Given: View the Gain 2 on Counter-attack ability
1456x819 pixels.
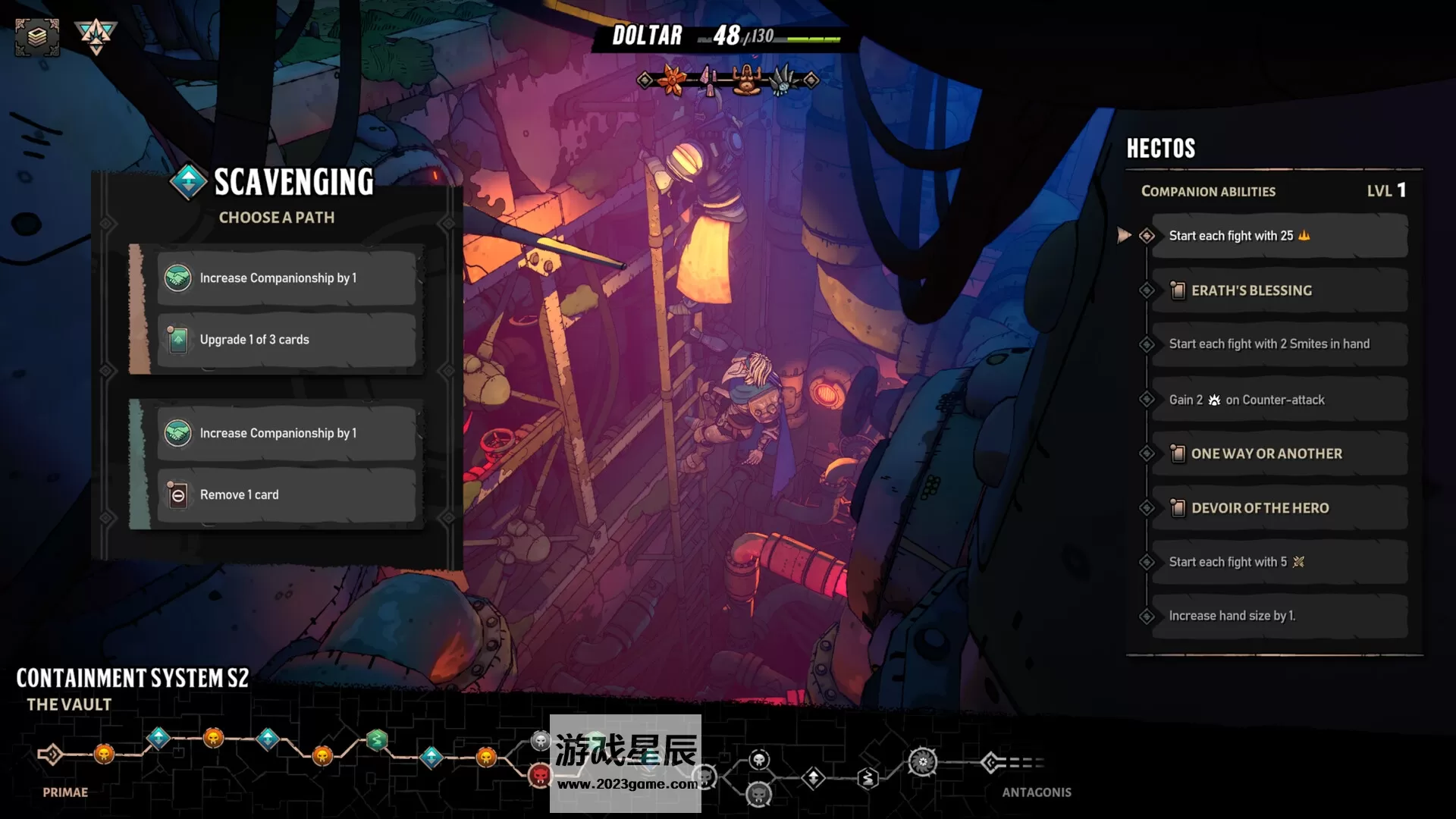Looking at the screenshot, I should coord(1279,400).
